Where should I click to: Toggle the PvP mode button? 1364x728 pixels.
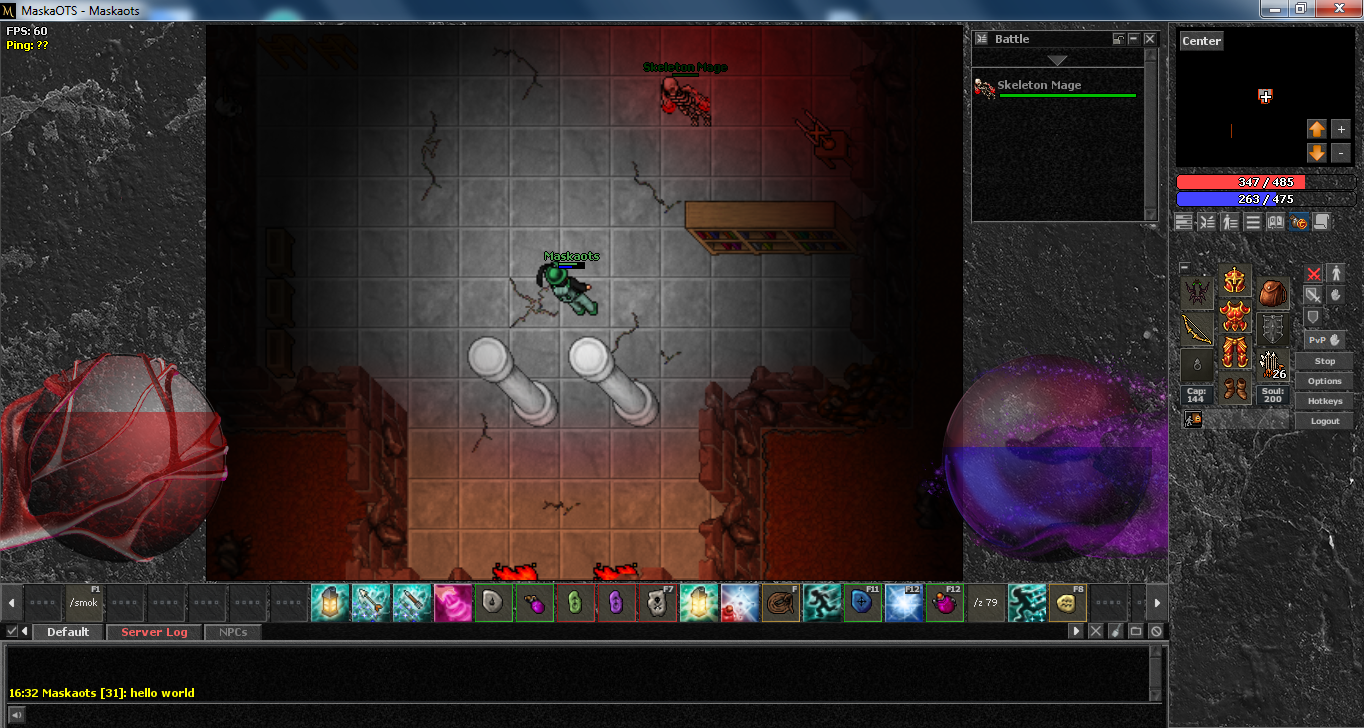pyautogui.click(x=1325, y=340)
